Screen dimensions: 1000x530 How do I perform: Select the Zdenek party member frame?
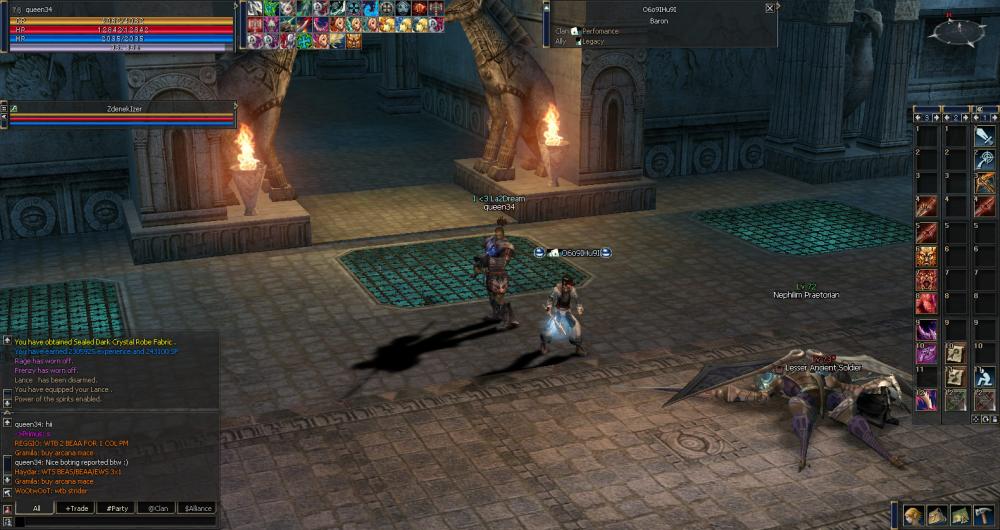(120, 113)
